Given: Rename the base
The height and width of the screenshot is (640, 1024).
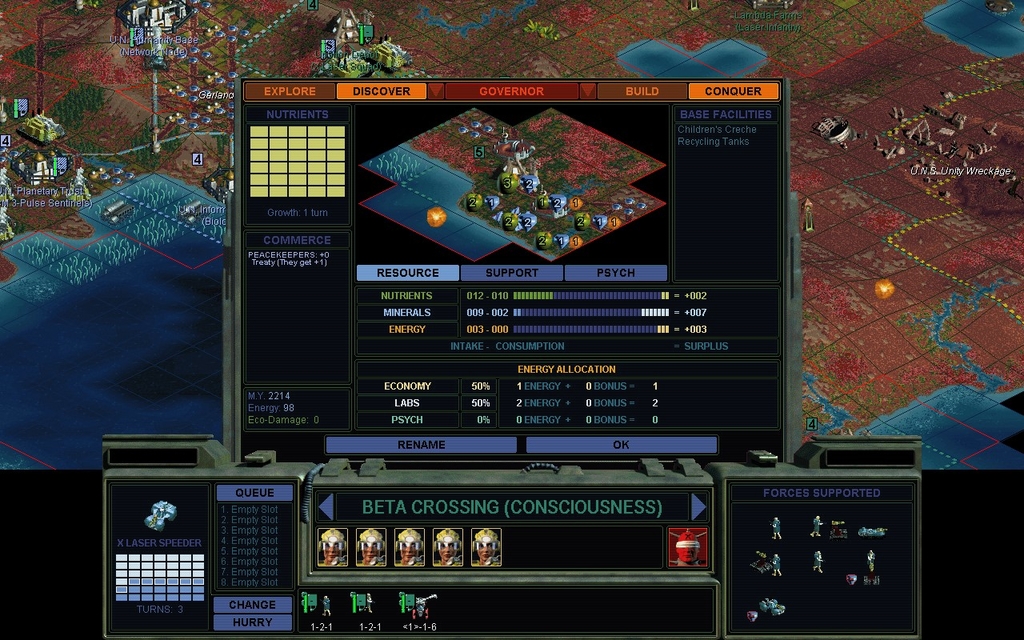Looking at the screenshot, I should (421, 445).
